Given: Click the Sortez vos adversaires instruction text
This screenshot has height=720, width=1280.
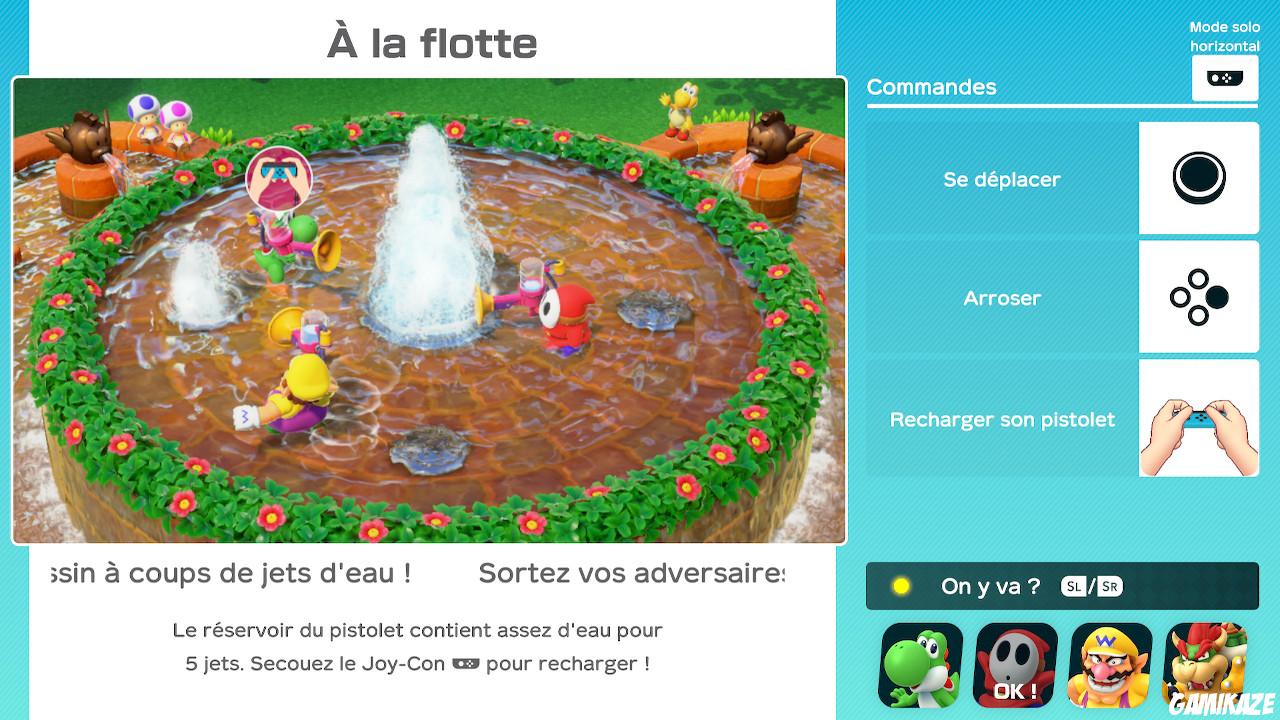Looking at the screenshot, I should pos(630,571).
